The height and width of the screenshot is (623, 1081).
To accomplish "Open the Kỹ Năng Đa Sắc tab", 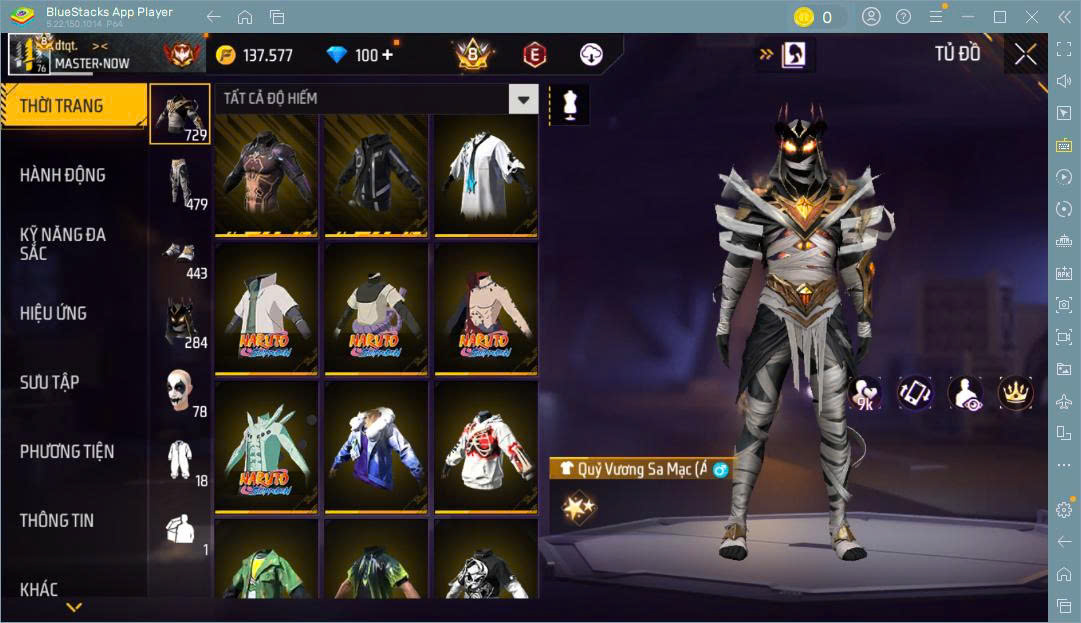I will [63, 243].
